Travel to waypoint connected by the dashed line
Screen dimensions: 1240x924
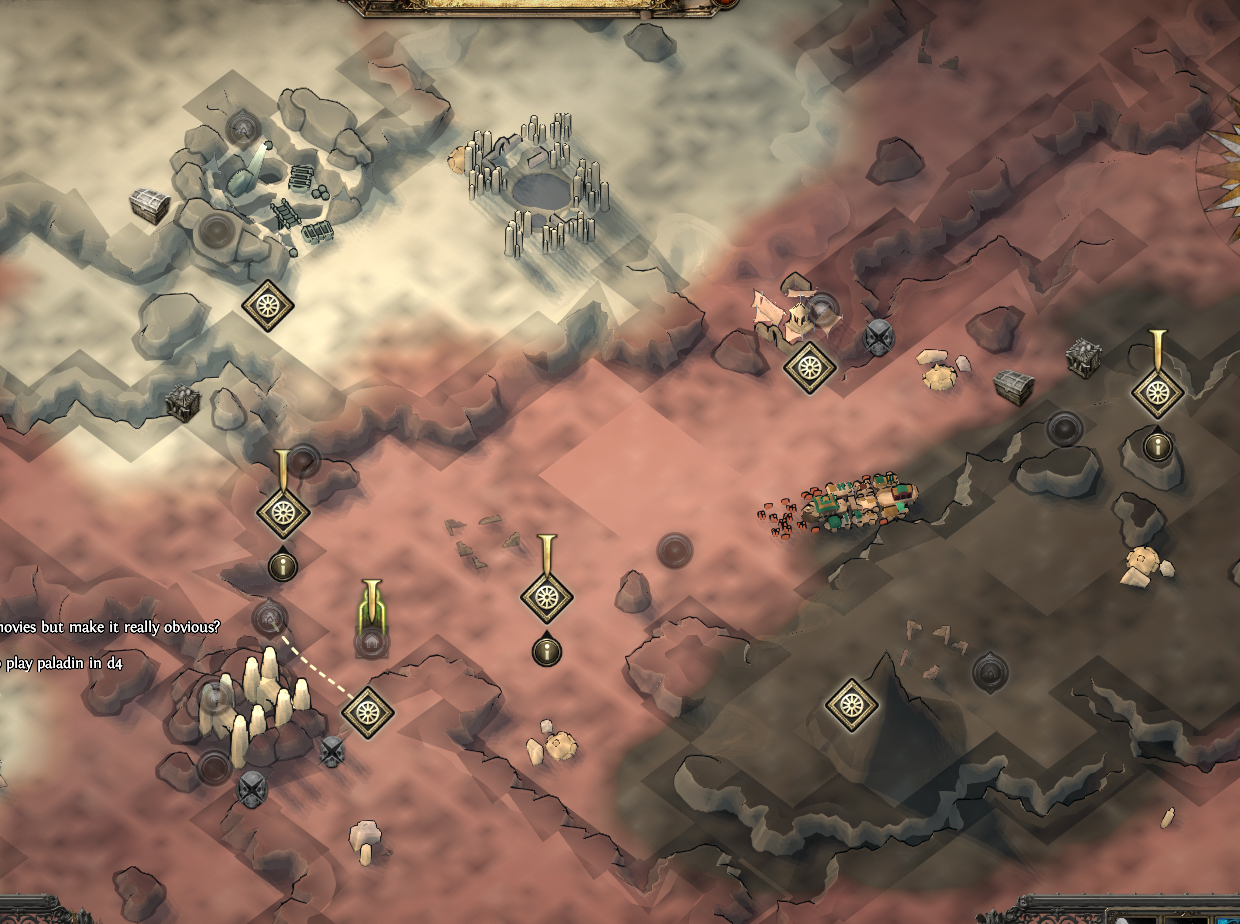coord(367,712)
